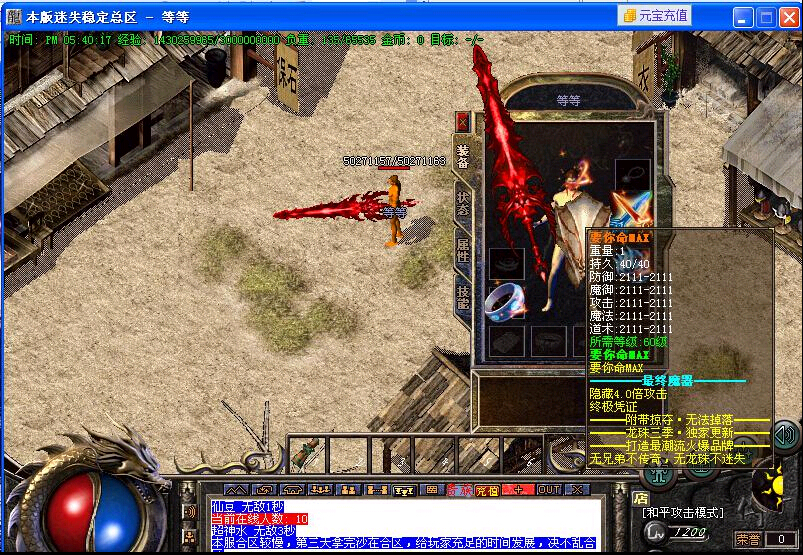Select the bracelet equipment slot

(x=506, y=263)
